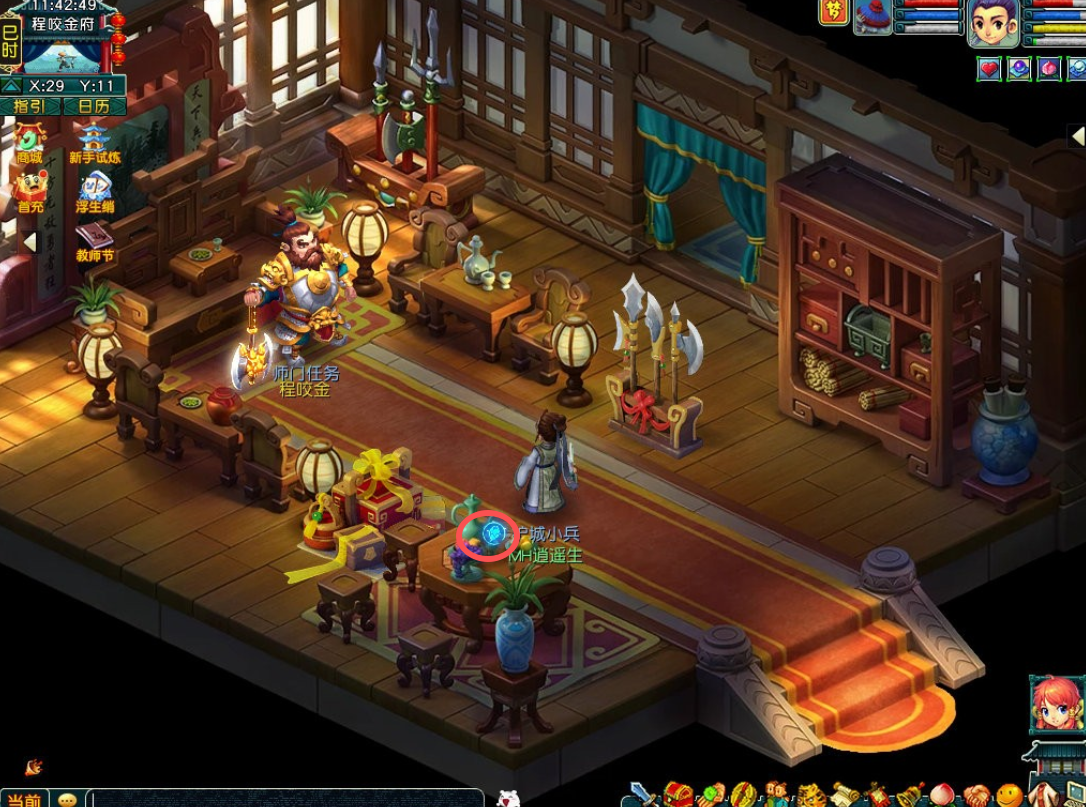Expand the right-edge side panel arrow

1077,136
